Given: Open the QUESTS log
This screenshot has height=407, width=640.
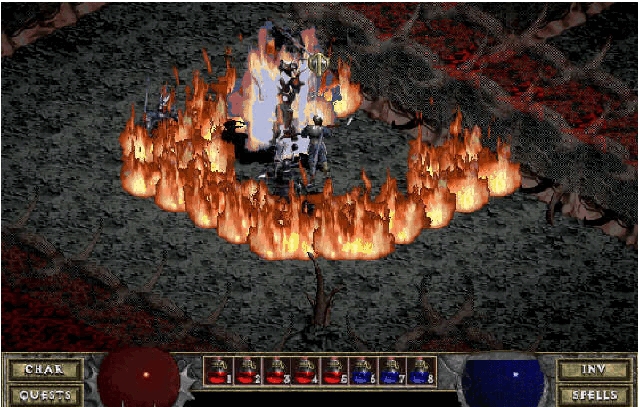Looking at the screenshot, I should click(x=45, y=394).
